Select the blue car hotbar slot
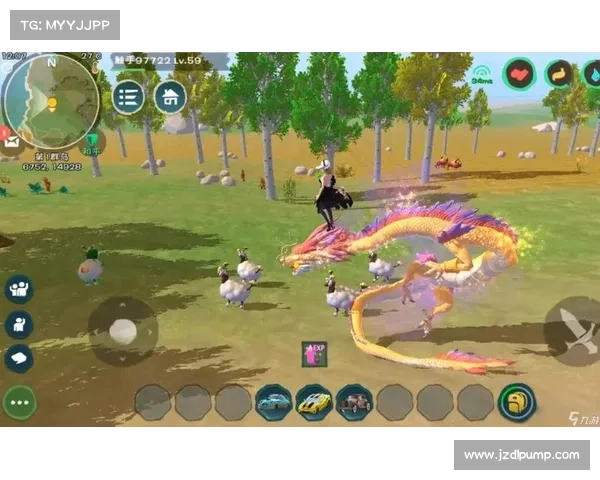The width and height of the screenshot is (600, 480). [x=273, y=402]
